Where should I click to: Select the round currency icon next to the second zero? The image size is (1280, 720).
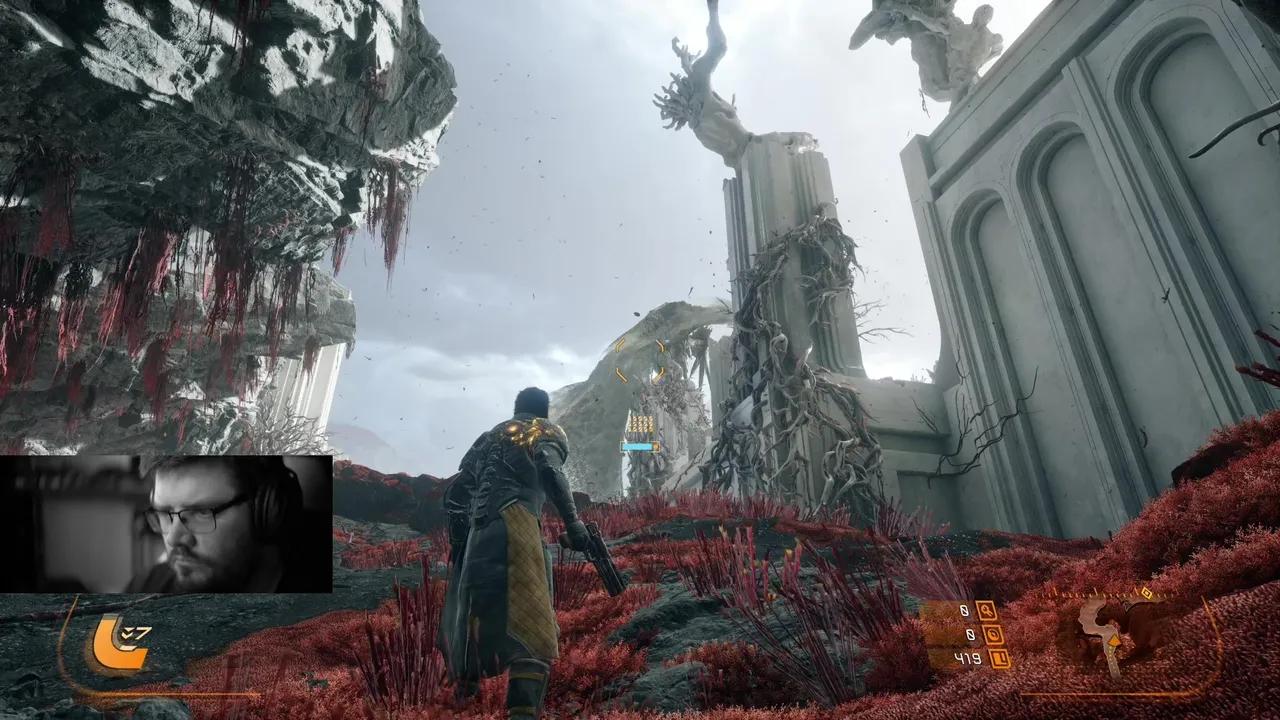992,634
